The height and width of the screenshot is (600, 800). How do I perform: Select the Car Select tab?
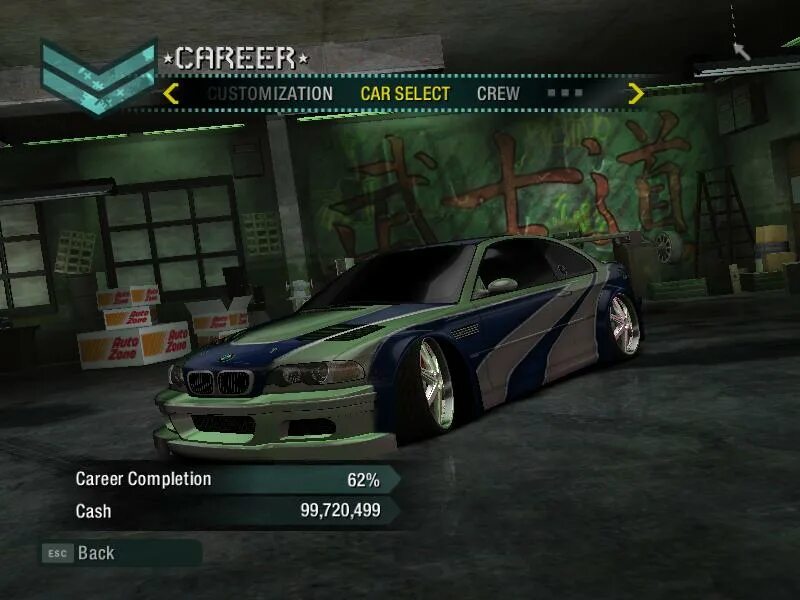coord(405,94)
